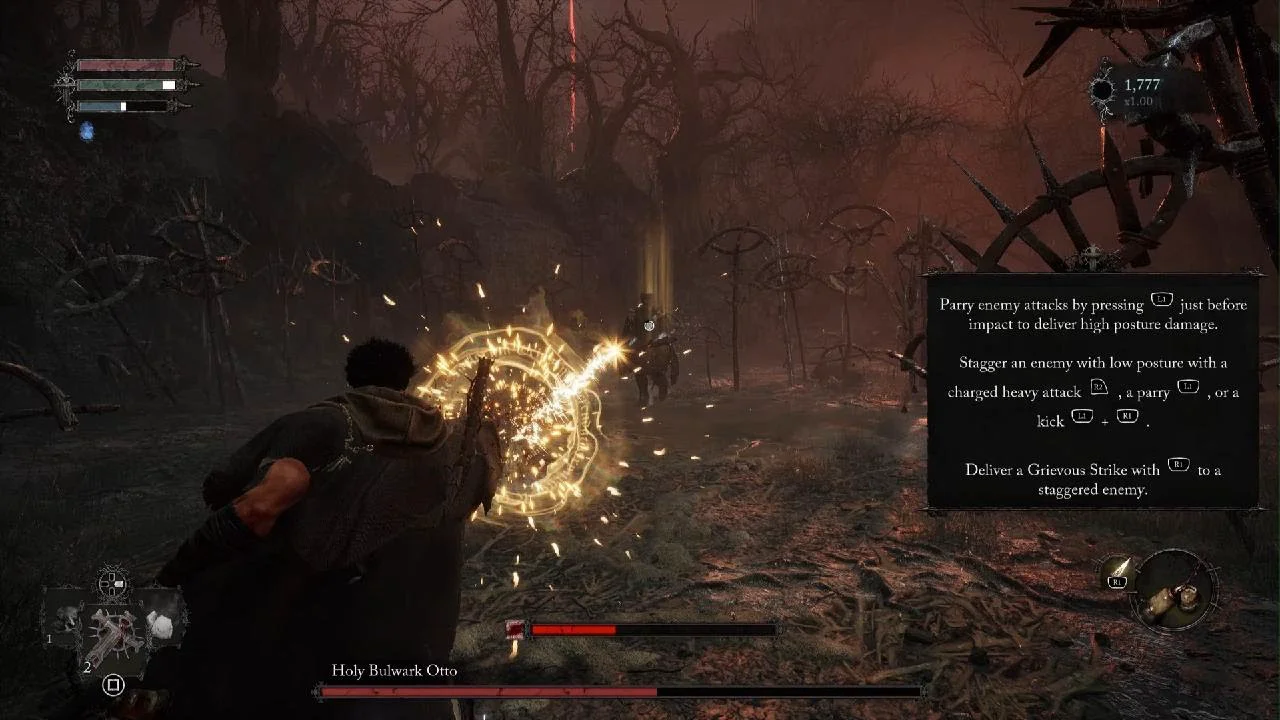
Task: Choose the white stone item slot
Action: 161,624
